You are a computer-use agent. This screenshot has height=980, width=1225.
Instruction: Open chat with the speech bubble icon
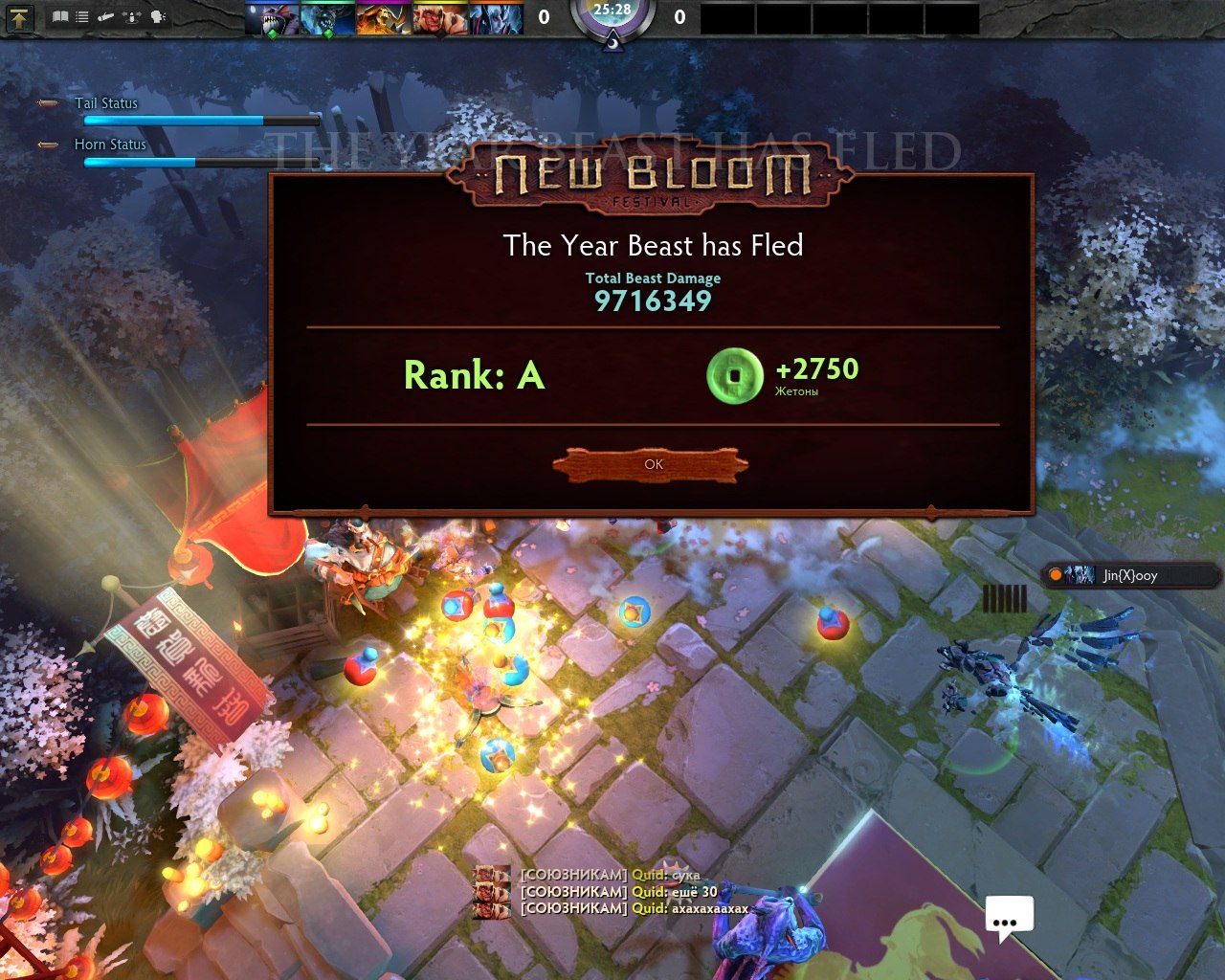1009,917
